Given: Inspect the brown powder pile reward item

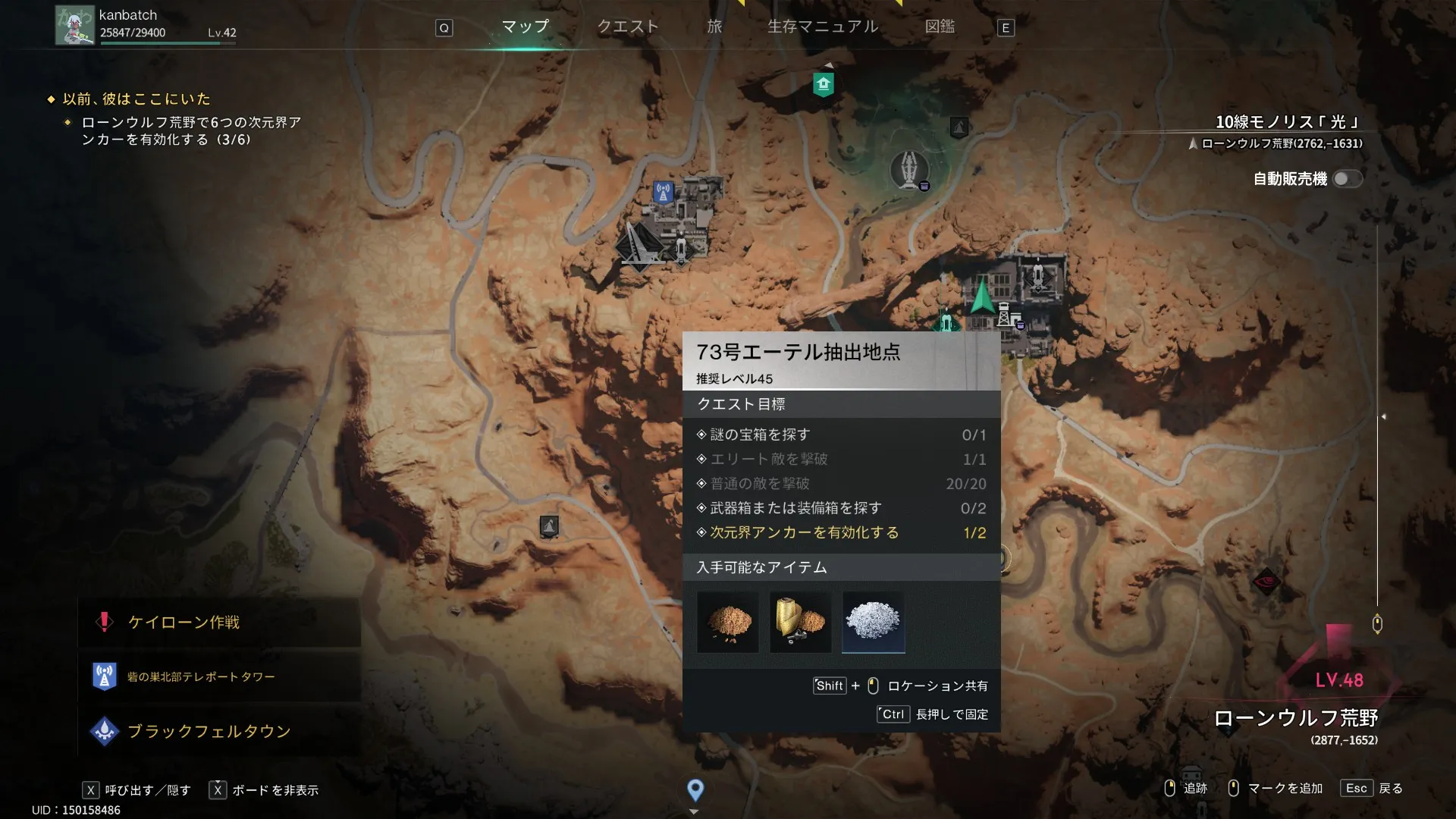Looking at the screenshot, I should click(727, 622).
